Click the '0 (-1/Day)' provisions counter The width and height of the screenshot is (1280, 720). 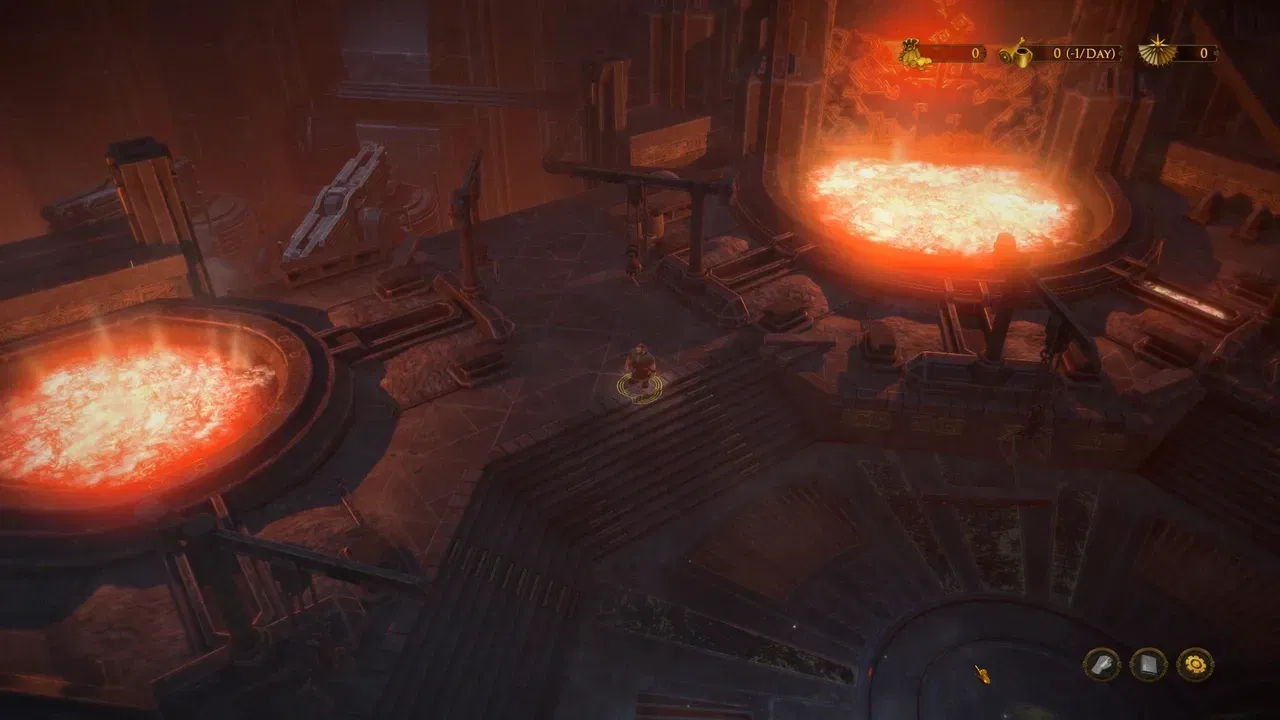[x=1085, y=53]
